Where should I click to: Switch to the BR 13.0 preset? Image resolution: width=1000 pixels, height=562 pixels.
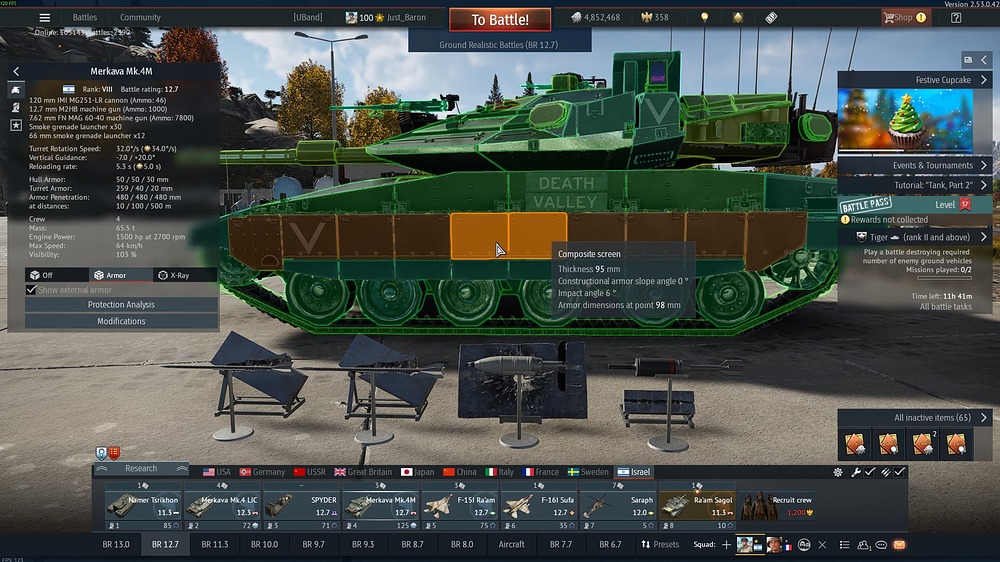pos(116,545)
